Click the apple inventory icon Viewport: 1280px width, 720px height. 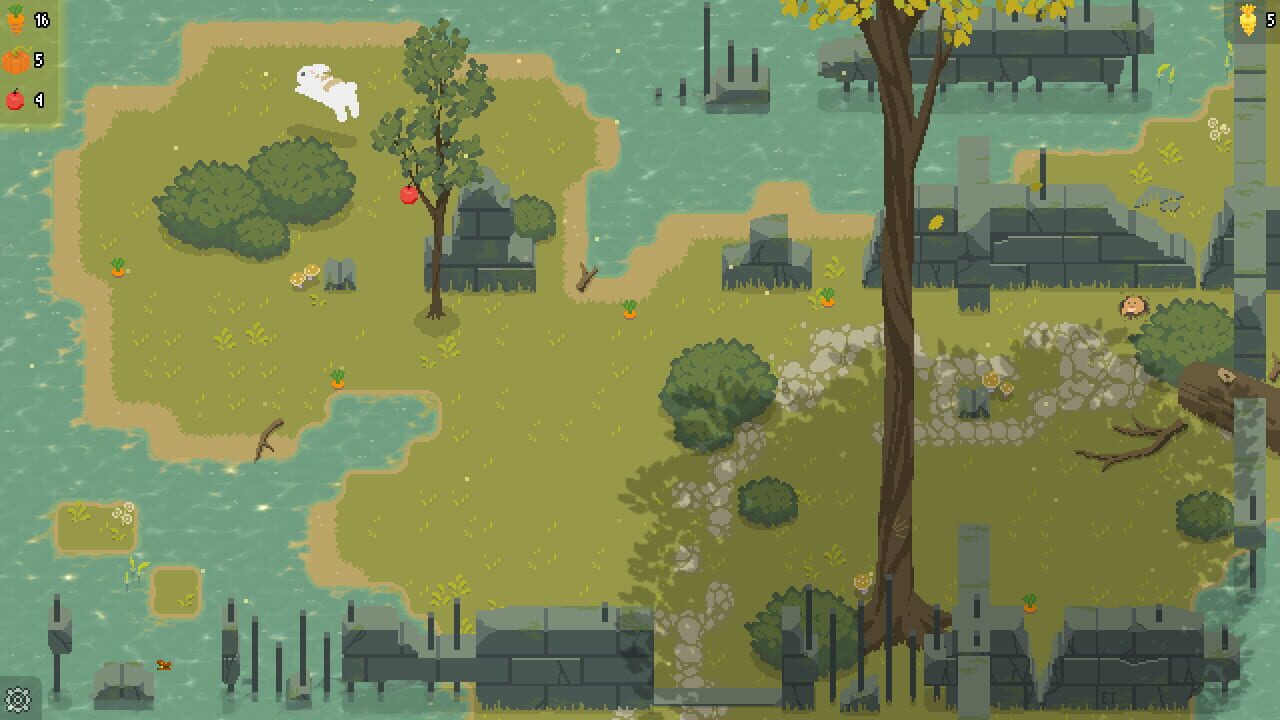click(14, 99)
